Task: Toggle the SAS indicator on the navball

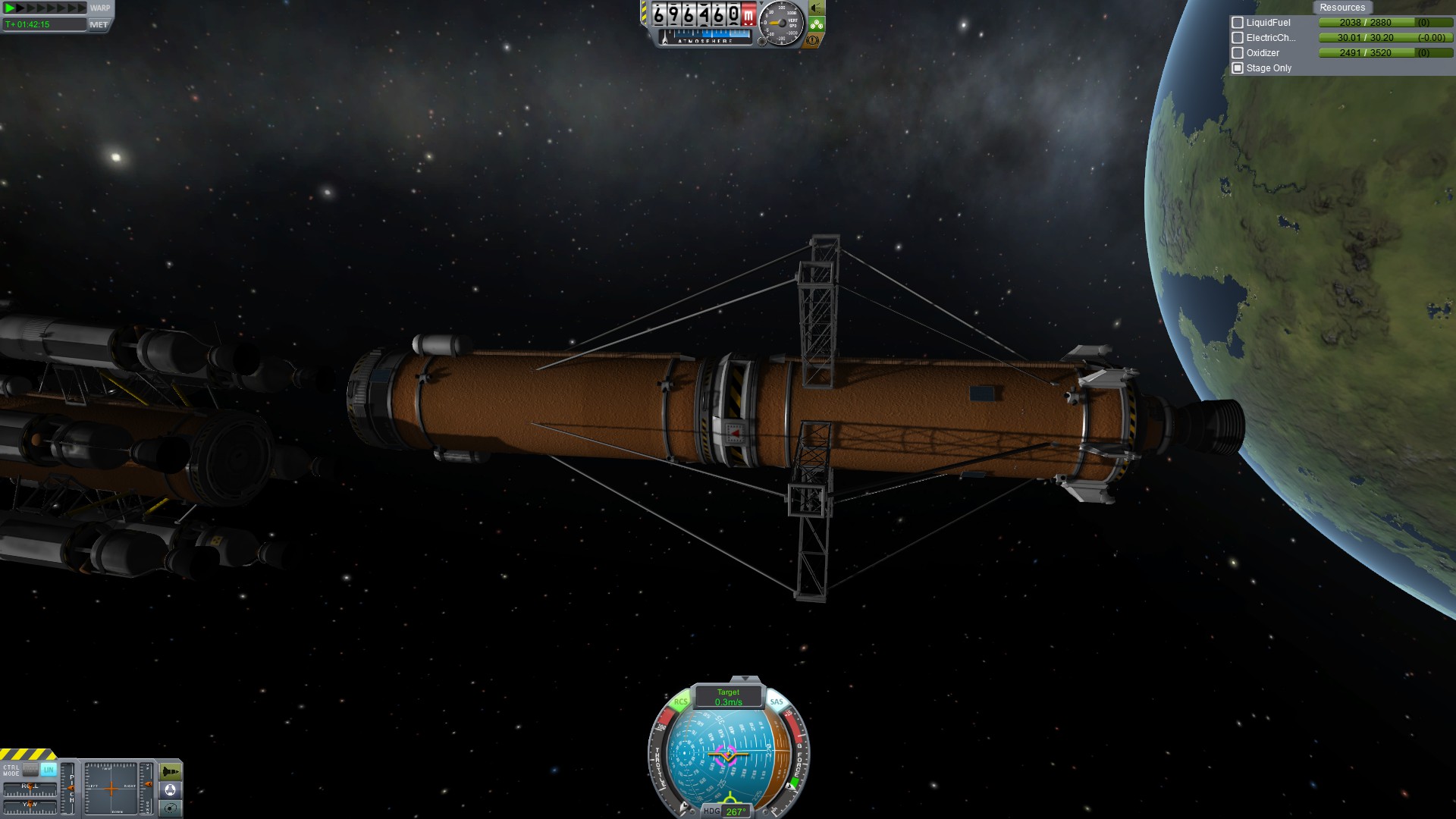Action: (x=777, y=702)
